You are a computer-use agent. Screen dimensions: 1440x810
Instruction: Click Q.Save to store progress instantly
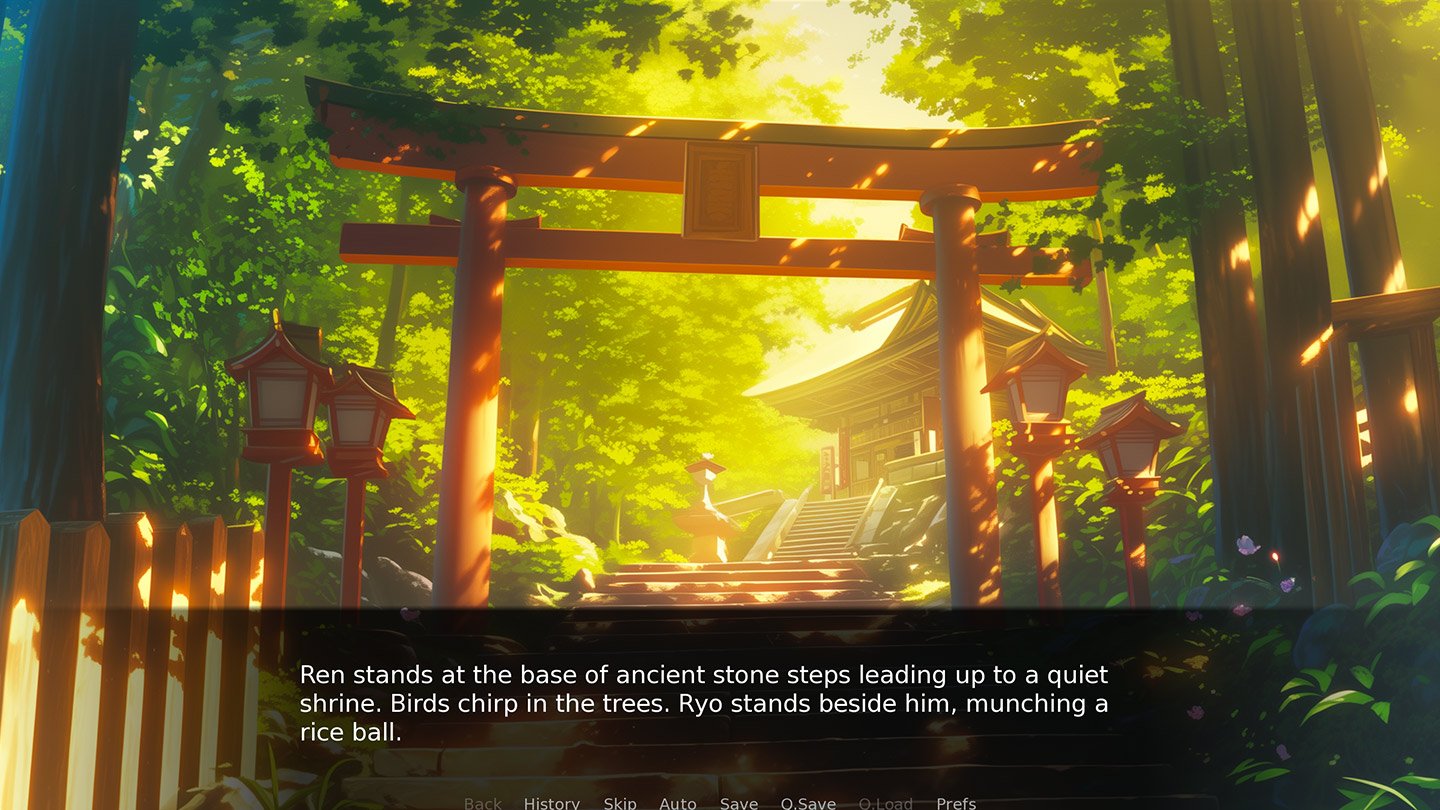coord(808,803)
